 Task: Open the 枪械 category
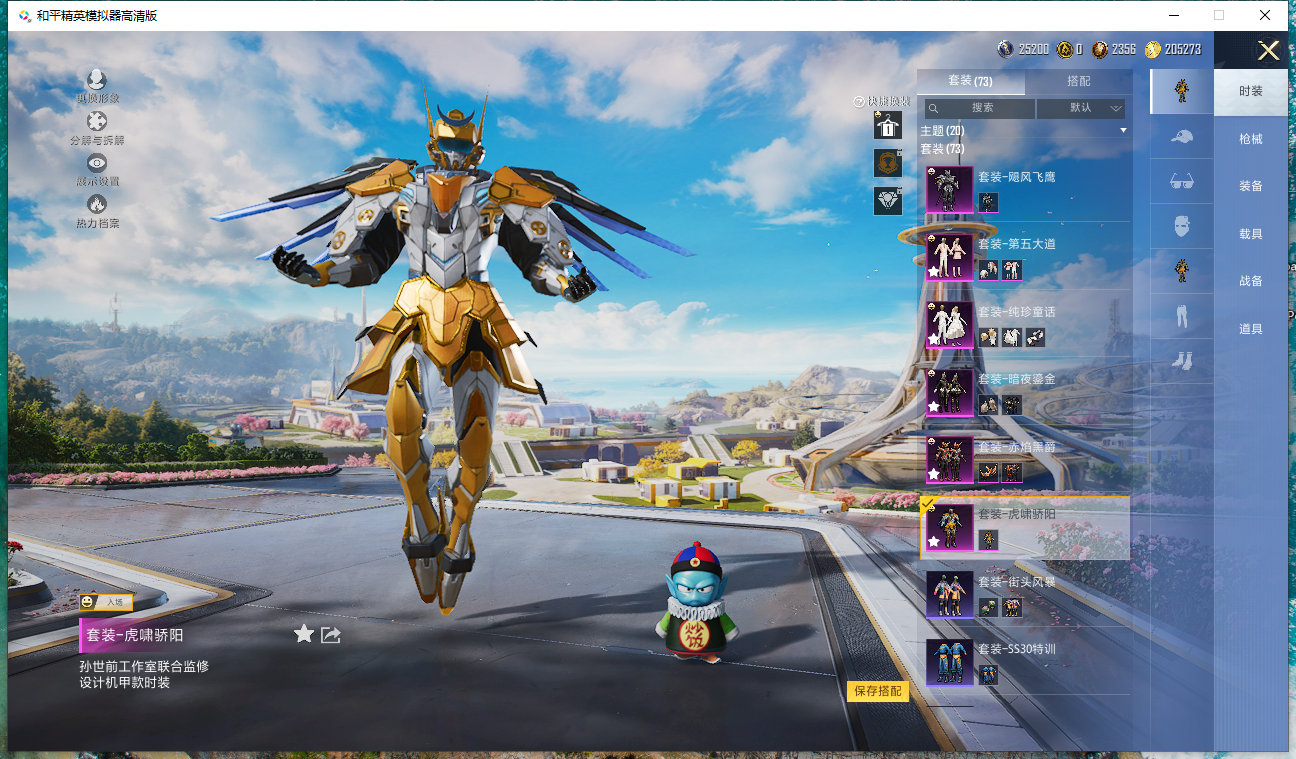[x=1250, y=139]
